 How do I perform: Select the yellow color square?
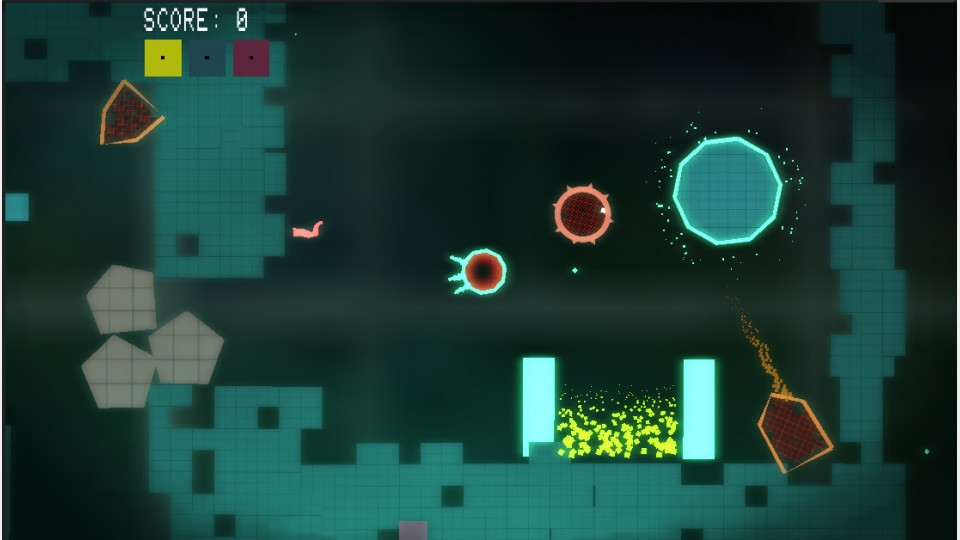(163, 58)
